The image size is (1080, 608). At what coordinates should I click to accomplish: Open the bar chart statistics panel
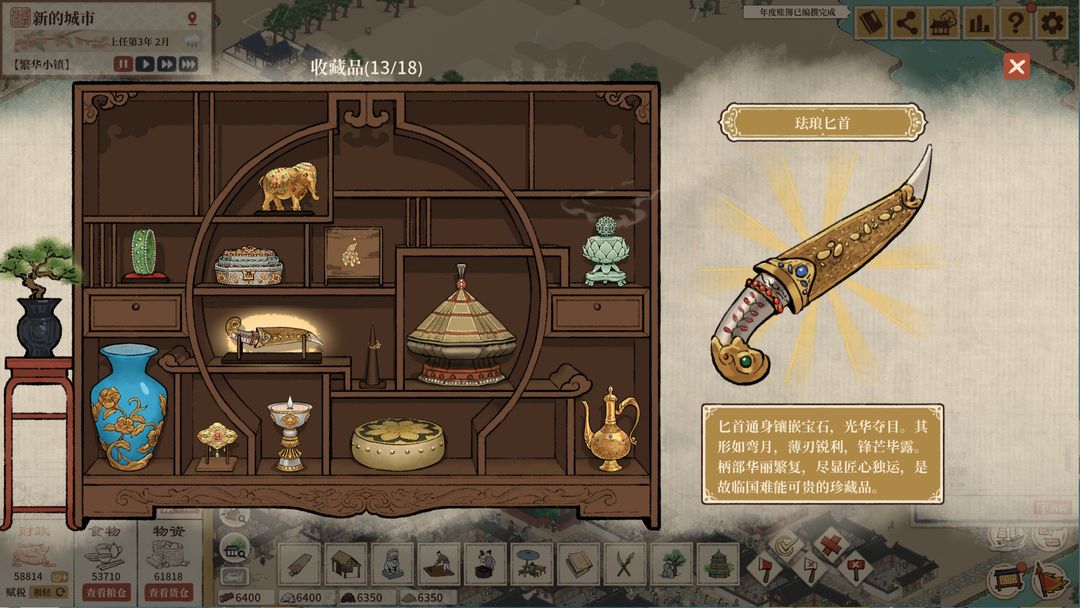click(x=978, y=23)
